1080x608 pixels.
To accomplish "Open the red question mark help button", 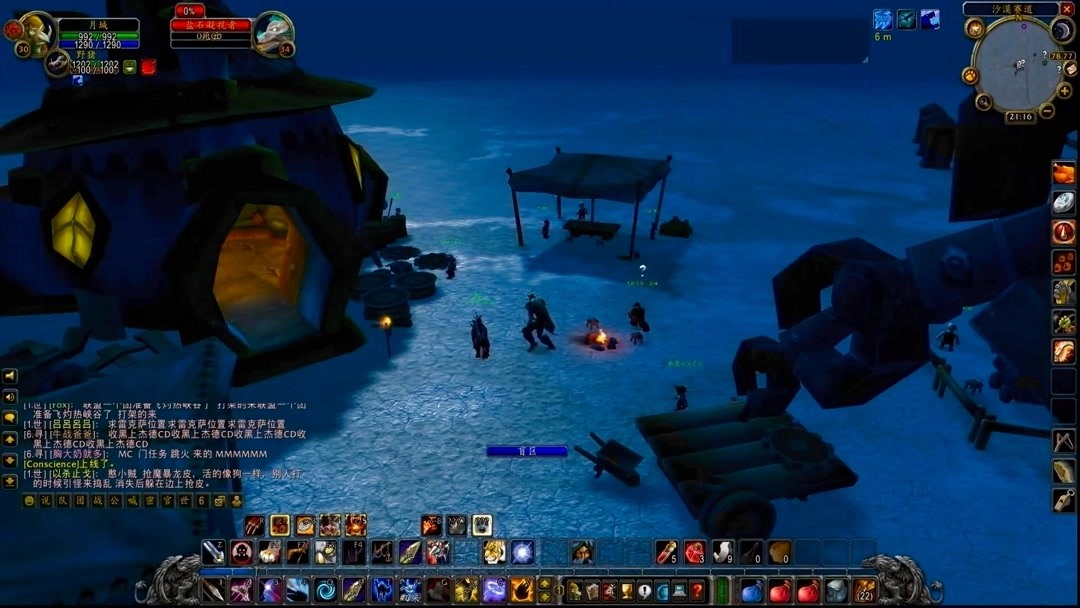I will (697, 590).
